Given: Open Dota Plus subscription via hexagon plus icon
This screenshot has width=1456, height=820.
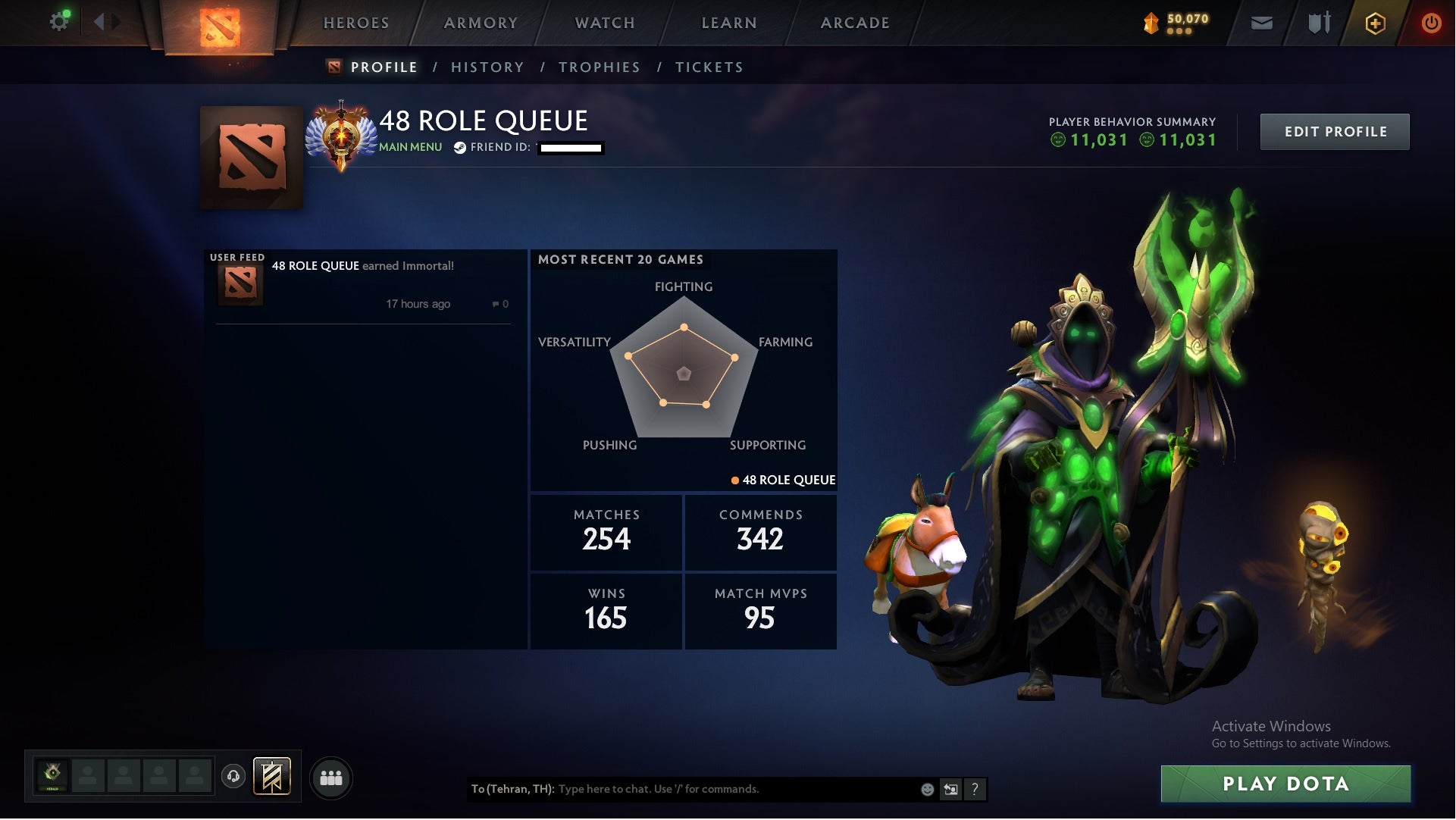Looking at the screenshot, I should tap(1375, 23).
